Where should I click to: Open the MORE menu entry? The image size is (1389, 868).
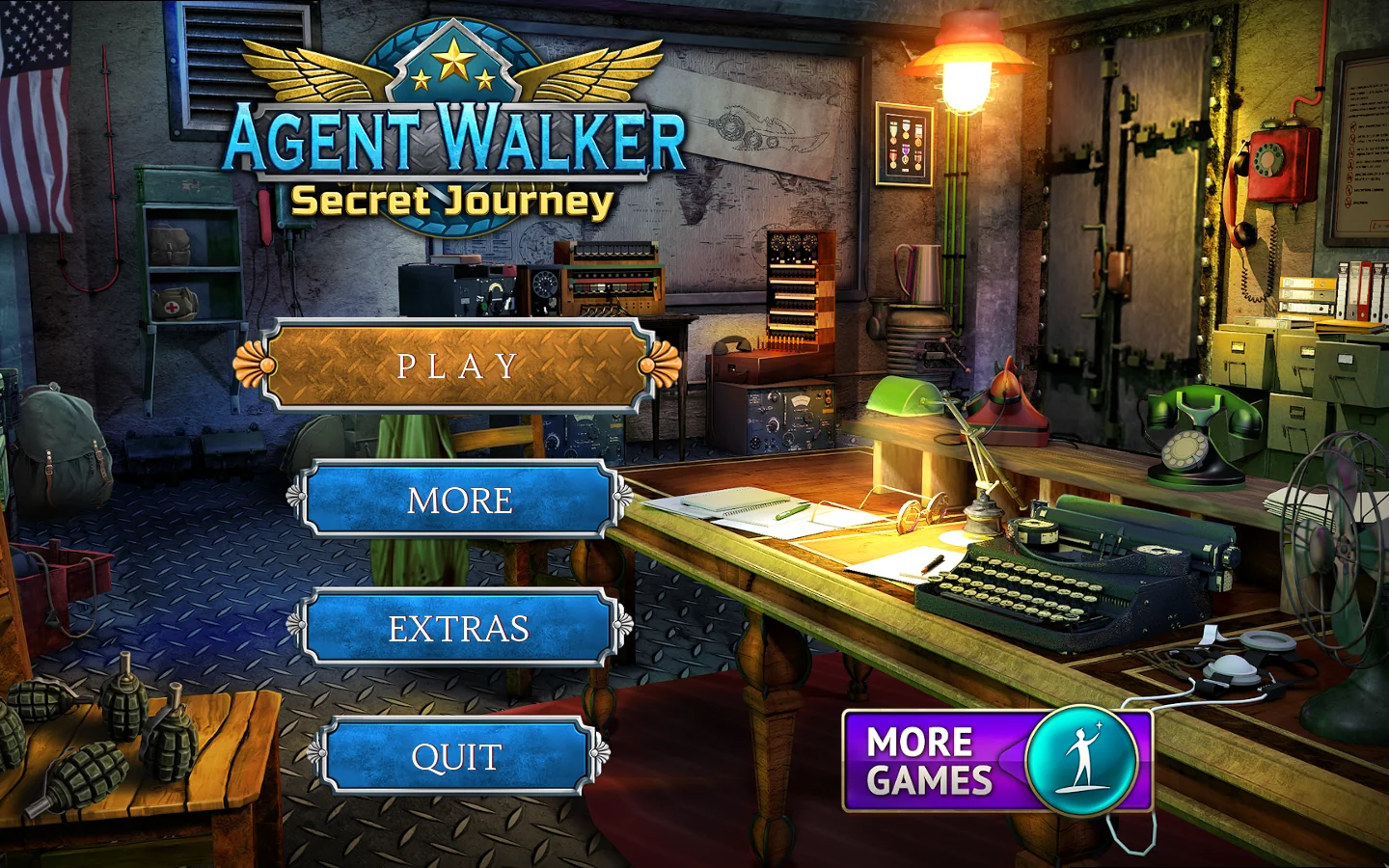pos(459,500)
